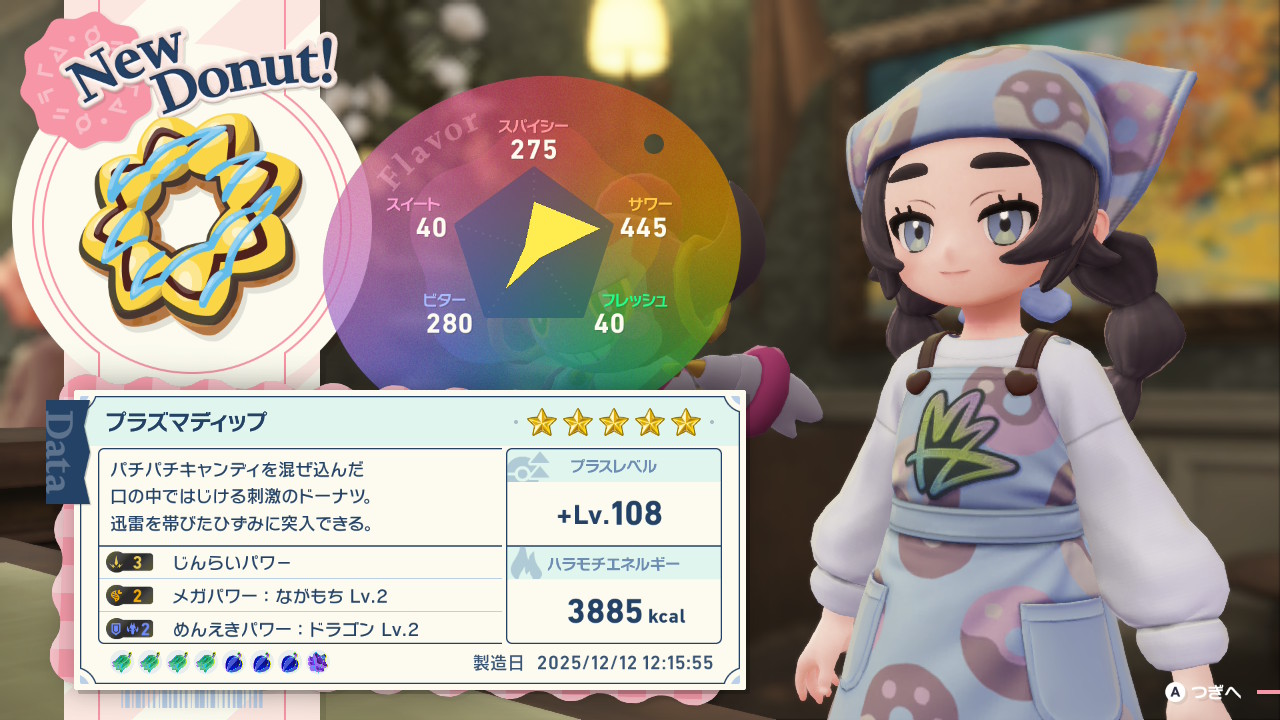Viewport: 1280px width, 720px height.
Task: Select the めんえきパワー：ドラゴン Lv.2 row
Action: coord(300,629)
